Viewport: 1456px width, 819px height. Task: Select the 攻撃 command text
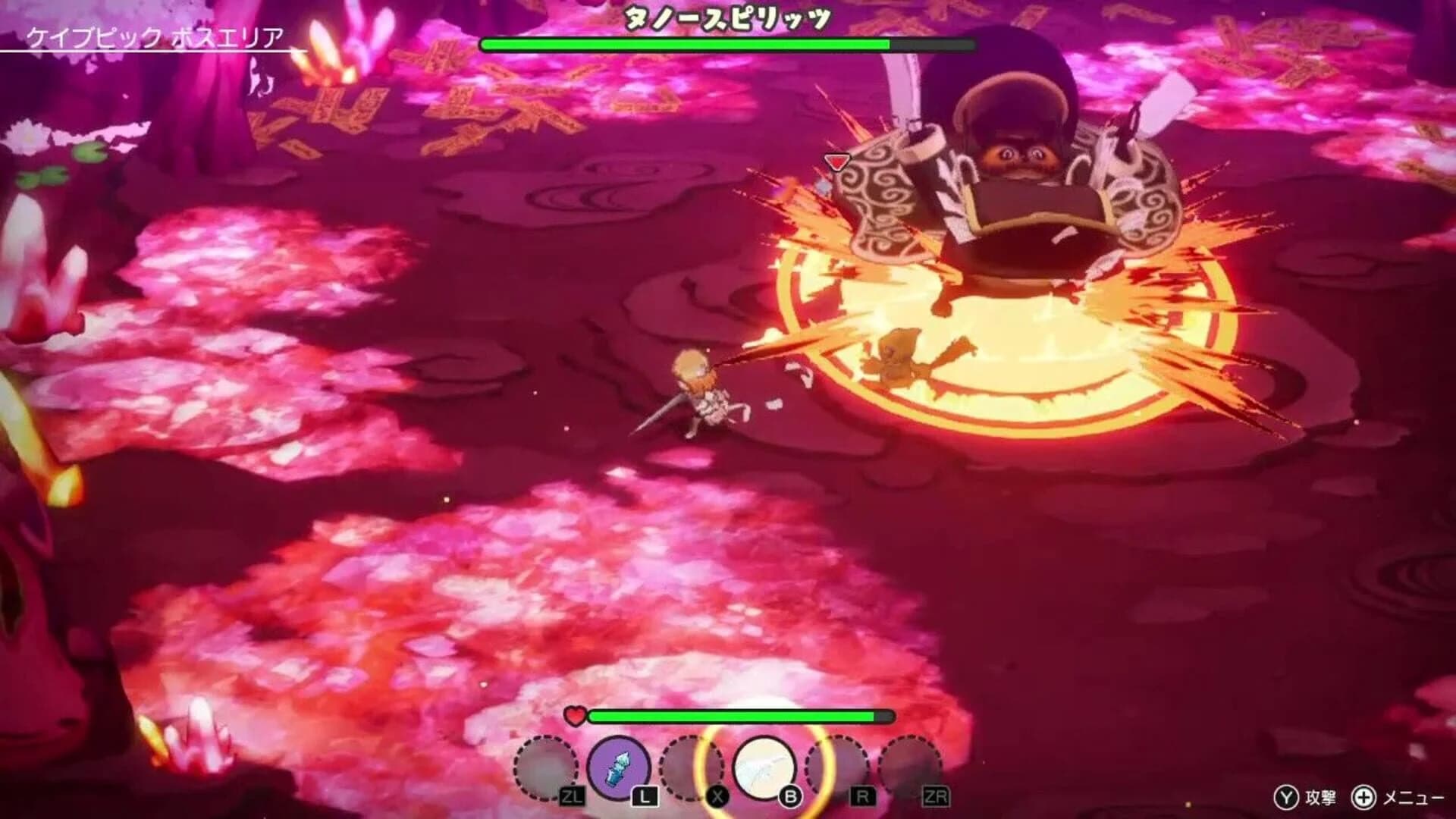[x=1321, y=798]
